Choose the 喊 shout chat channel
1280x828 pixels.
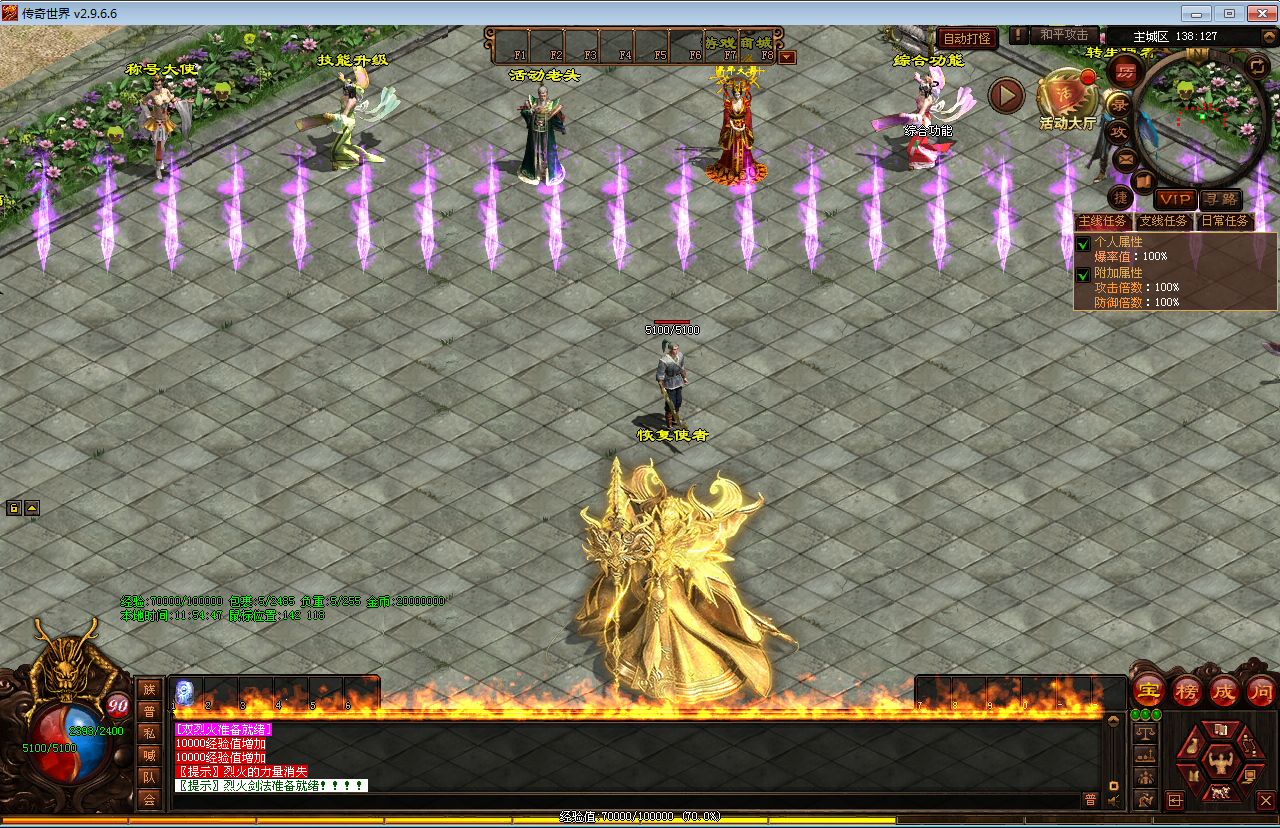pyautogui.click(x=149, y=755)
